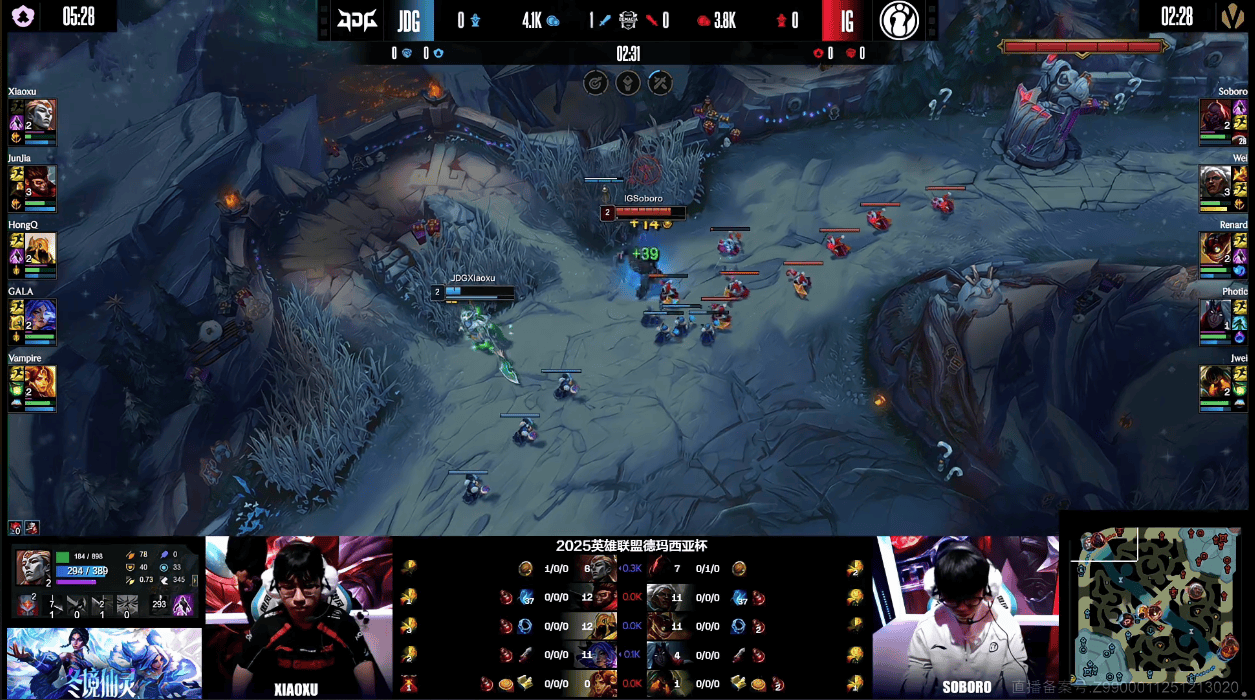The image size is (1255, 700).
Task: Activate the target bullseye icon under the timer
Action: pos(596,83)
